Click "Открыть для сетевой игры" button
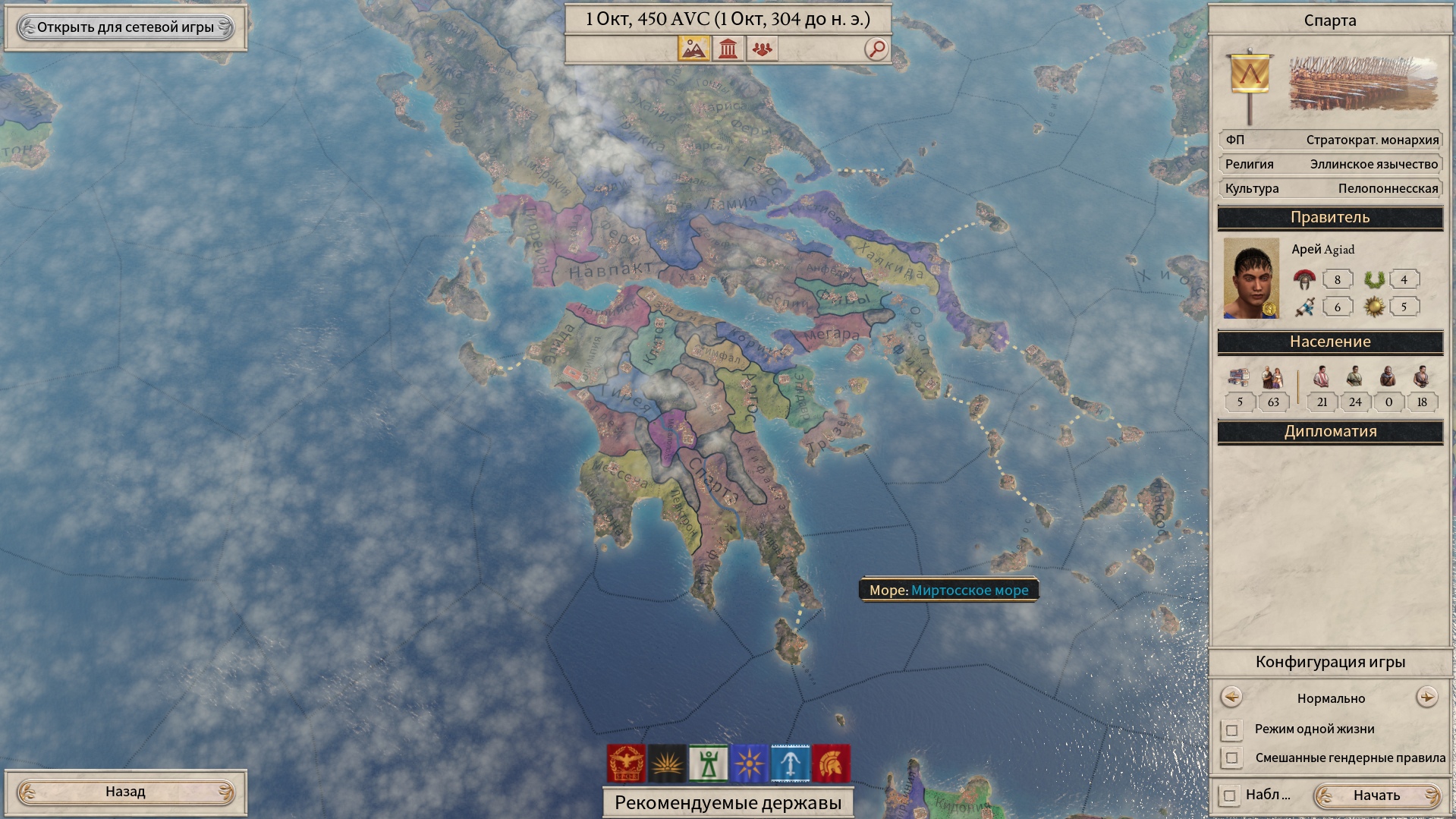This screenshot has width=1456, height=819. [125, 27]
